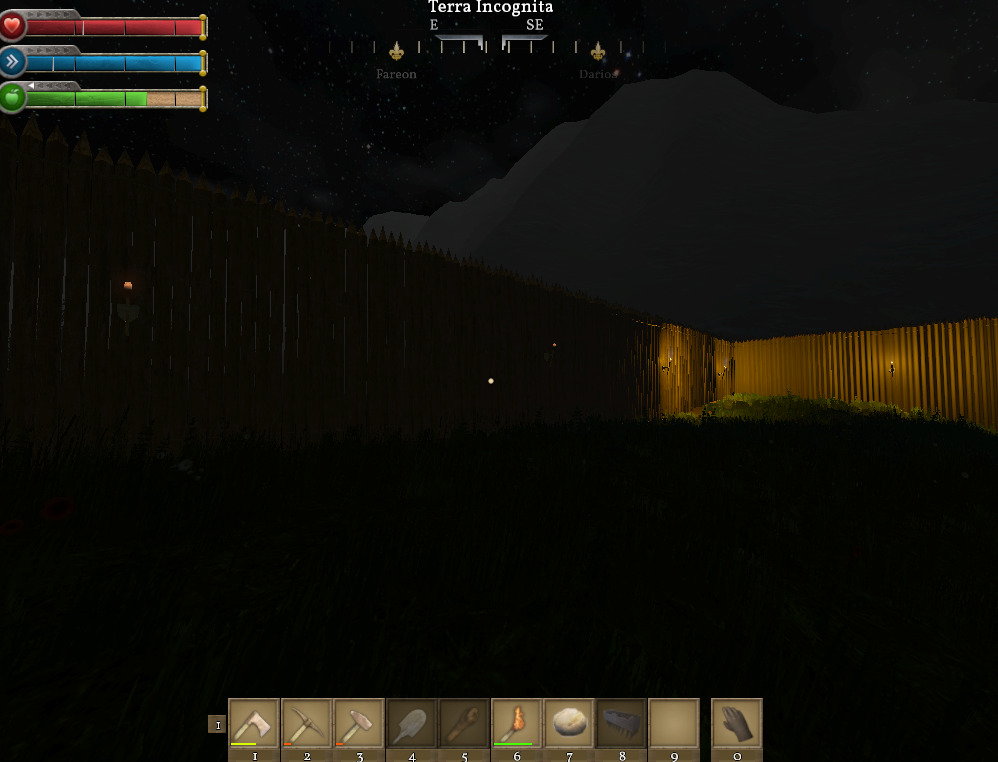
Task: Equip the pickaxe from the hotbar
Action: click(306, 723)
